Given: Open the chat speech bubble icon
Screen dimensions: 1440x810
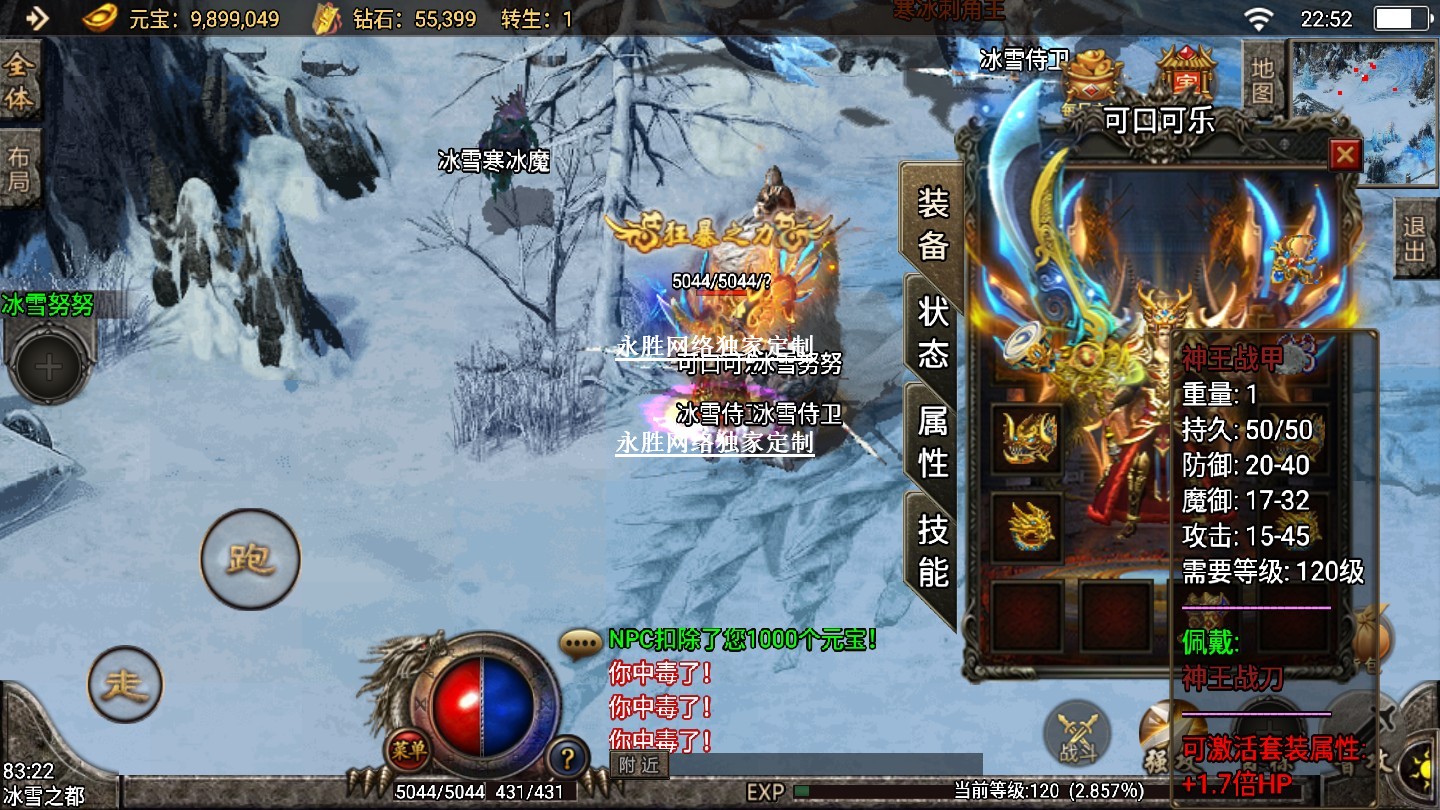Looking at the screenshot, I should [x=581, y=642].
